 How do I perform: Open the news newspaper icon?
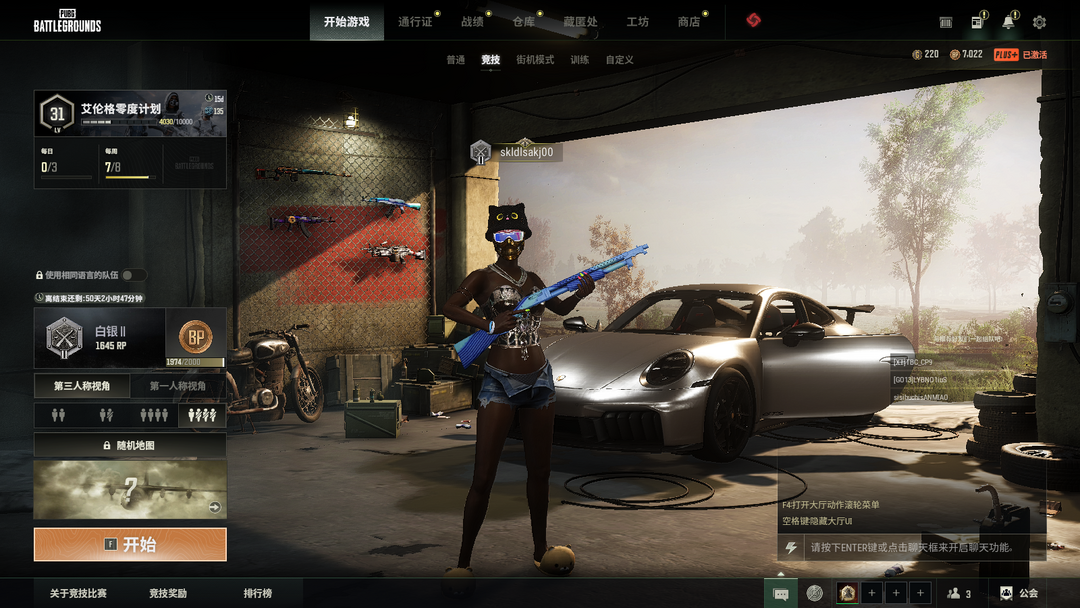pos(977,22)
